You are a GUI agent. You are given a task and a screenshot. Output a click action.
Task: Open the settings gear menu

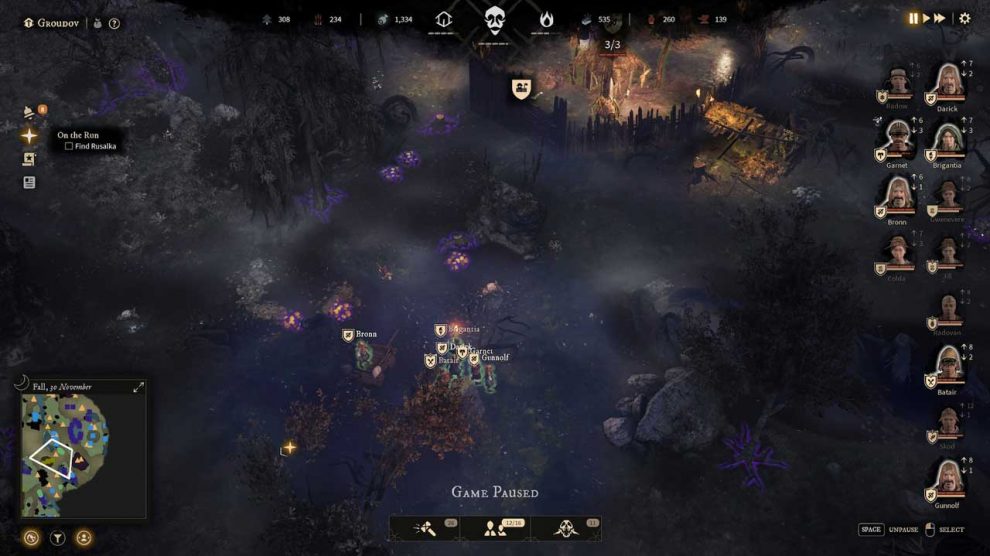965,18
